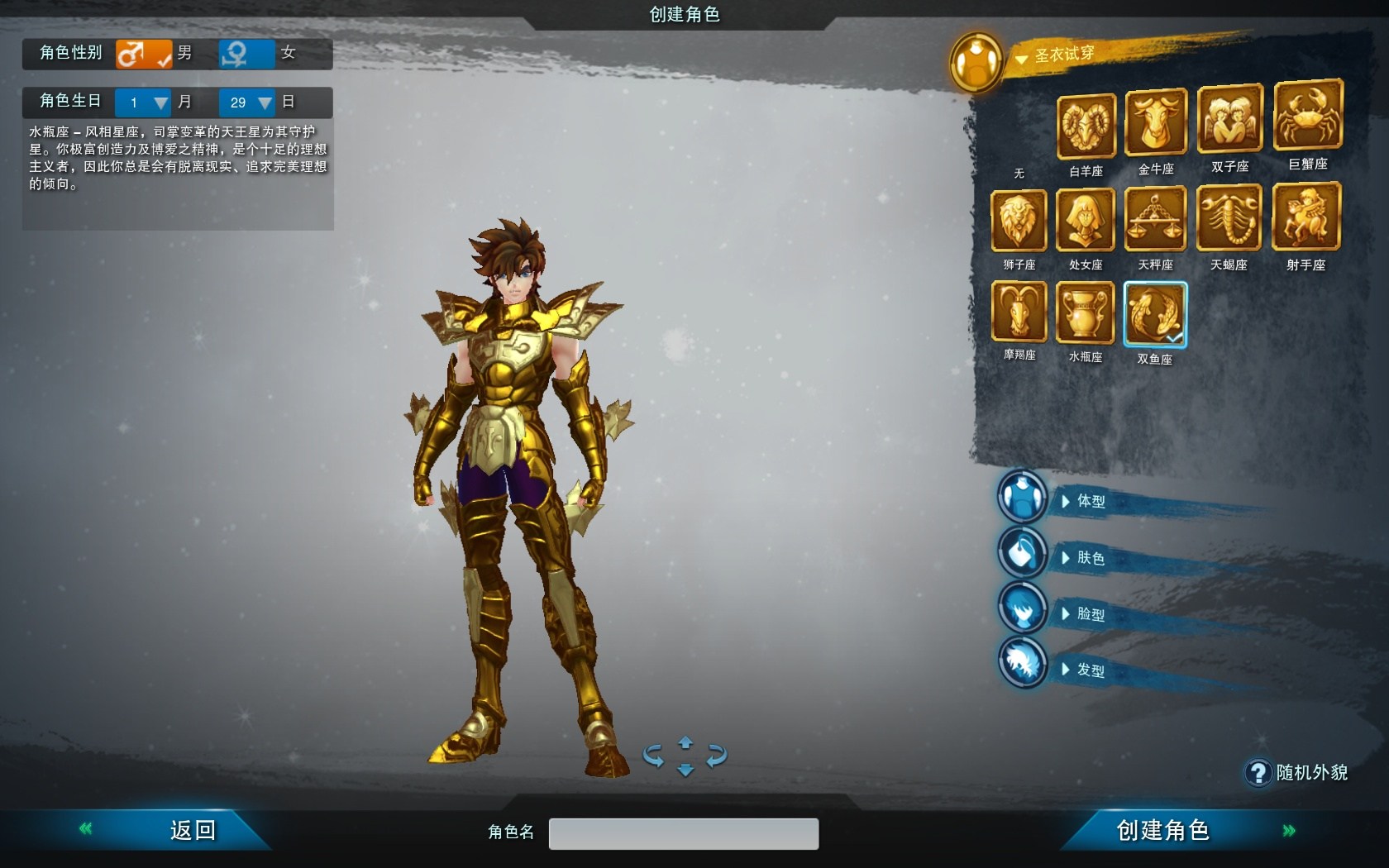
Task: Try on the Virgo (处女座) cloth
Action: point(1085,221)
